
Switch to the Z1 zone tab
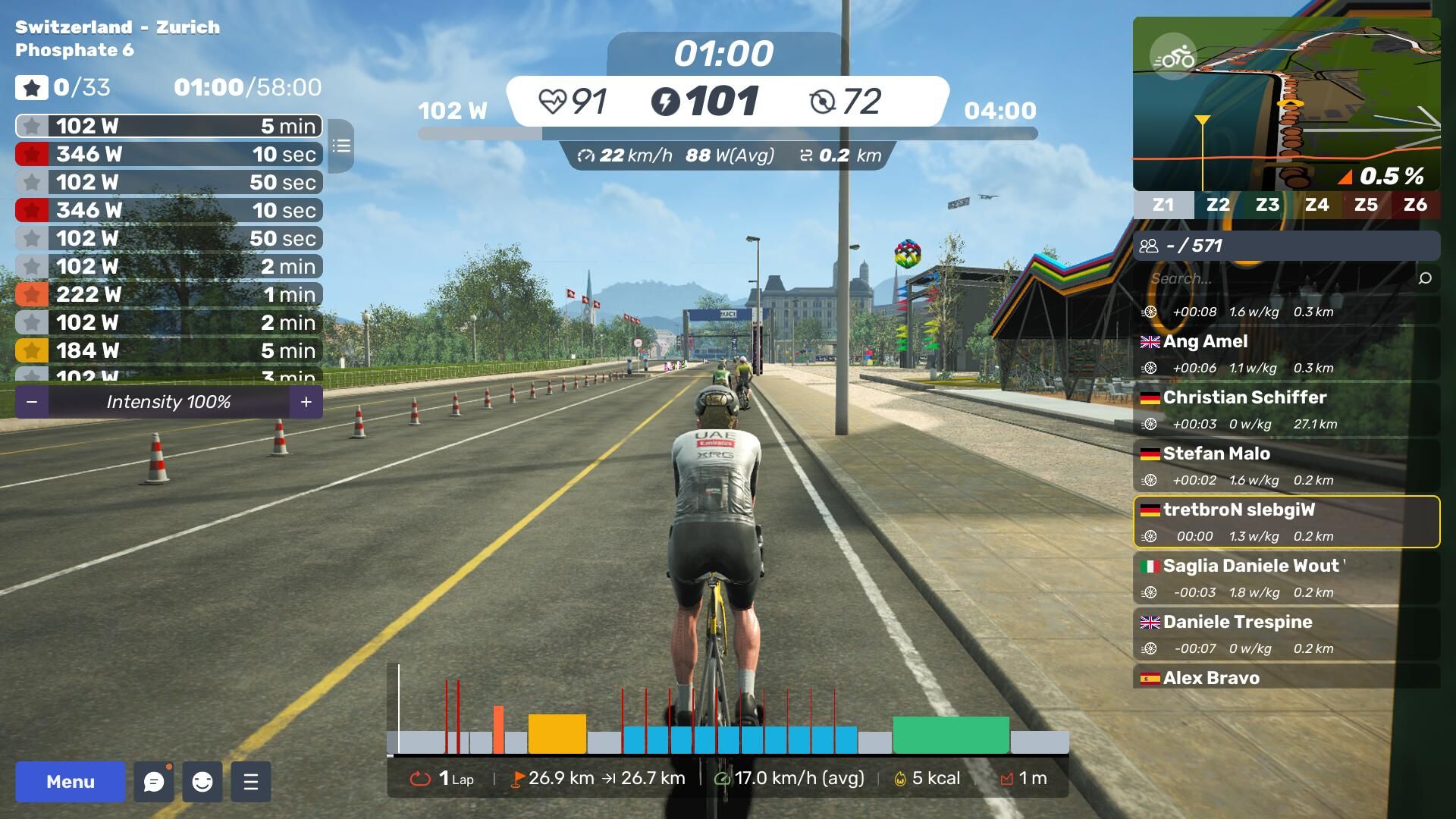[1163, 205]
